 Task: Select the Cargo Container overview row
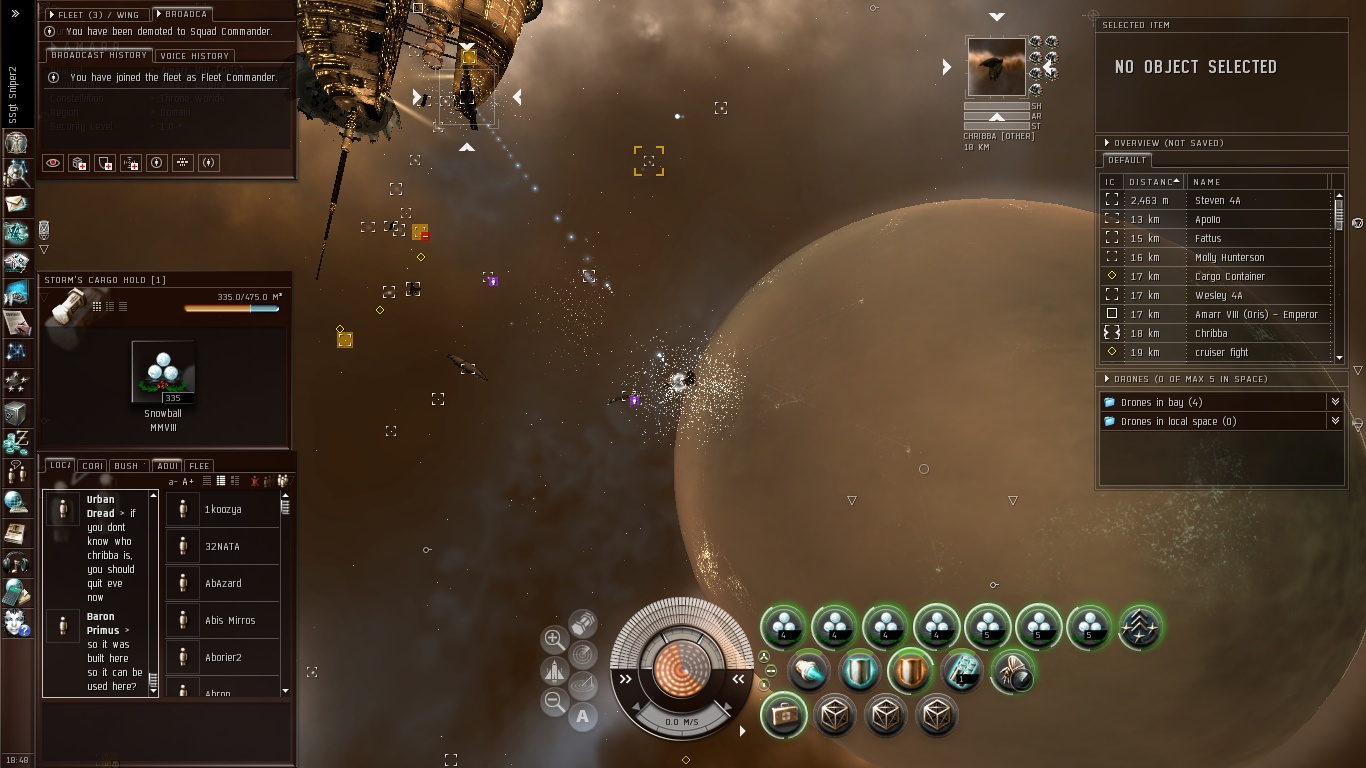(1229, 276)
